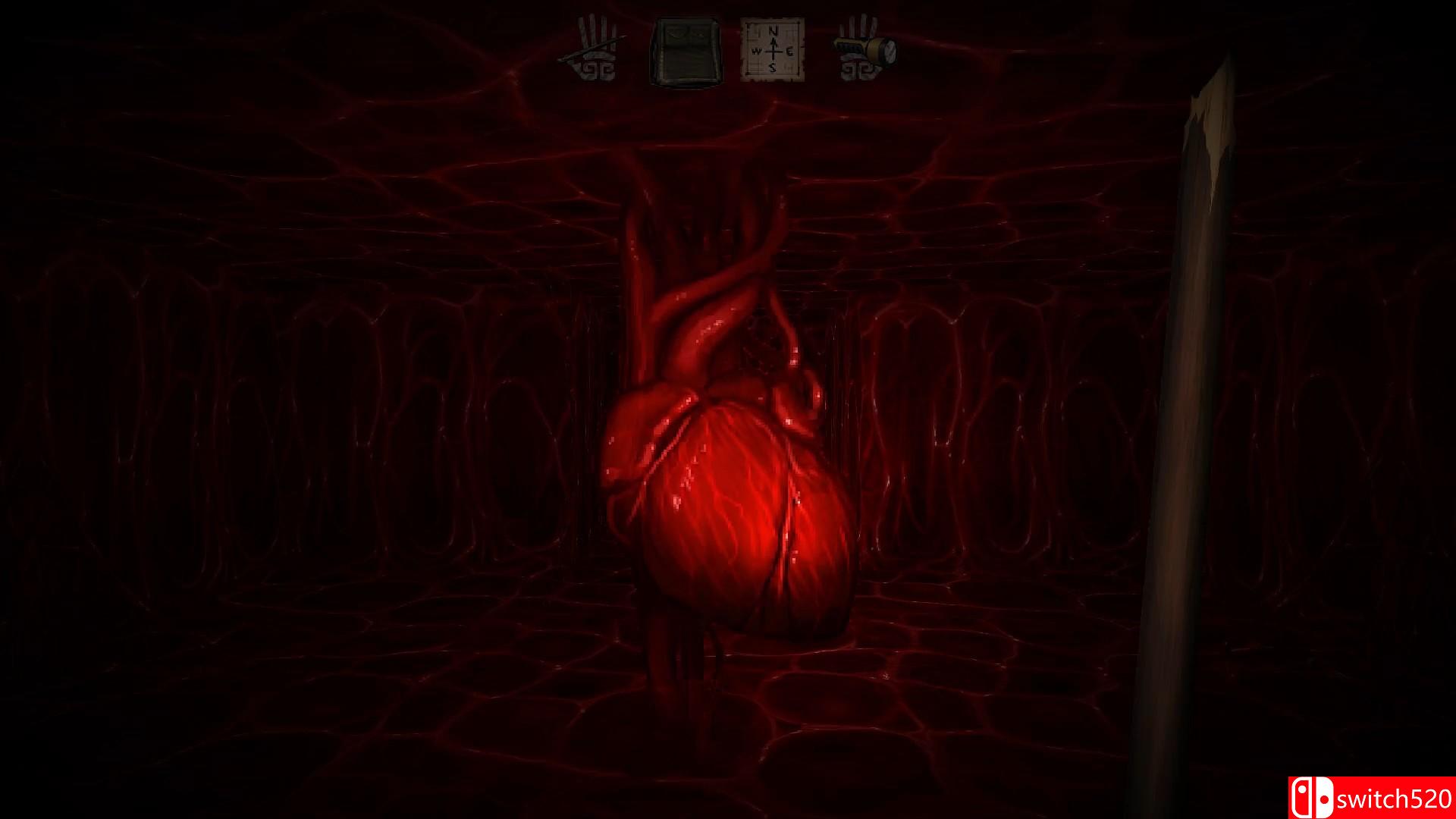Click the N marker on the compass icon
Screen dimensions: 1456x819
(x=773, y=31)
